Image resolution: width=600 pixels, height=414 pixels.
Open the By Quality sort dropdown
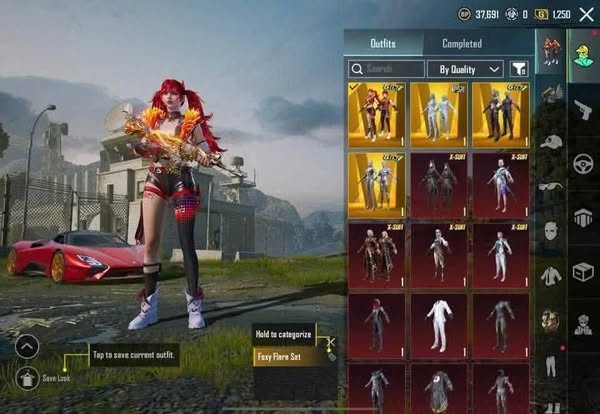[465, 69]
